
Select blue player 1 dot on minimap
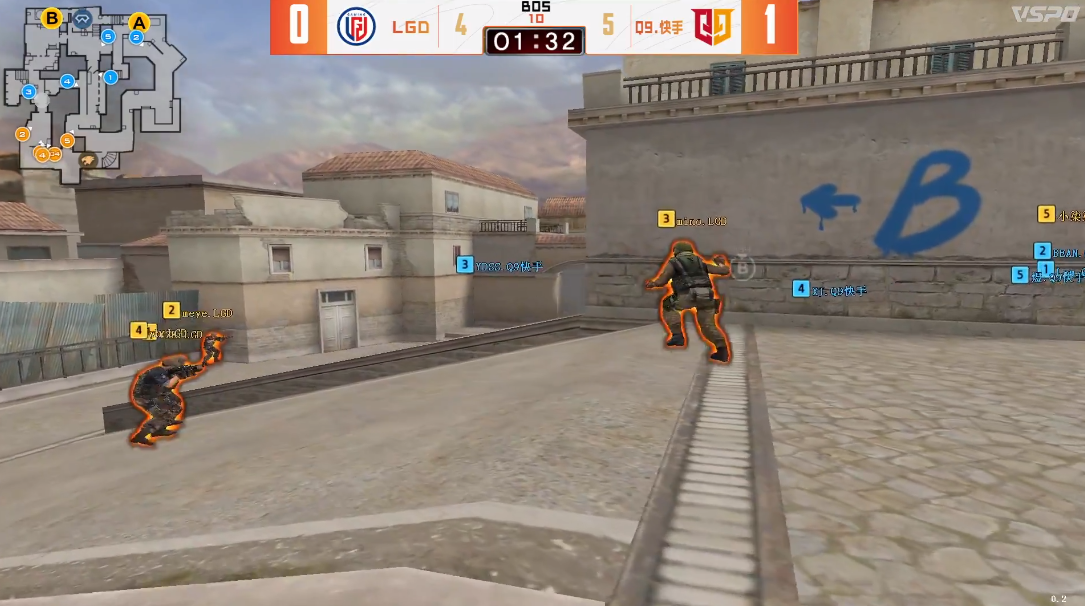(x=111, y=76)
